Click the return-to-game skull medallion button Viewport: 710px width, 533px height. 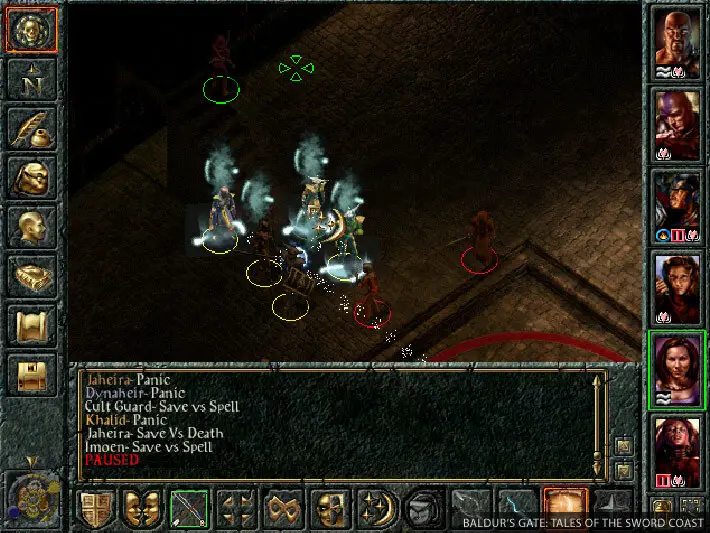pyautogui.click(x=33, y=31)
